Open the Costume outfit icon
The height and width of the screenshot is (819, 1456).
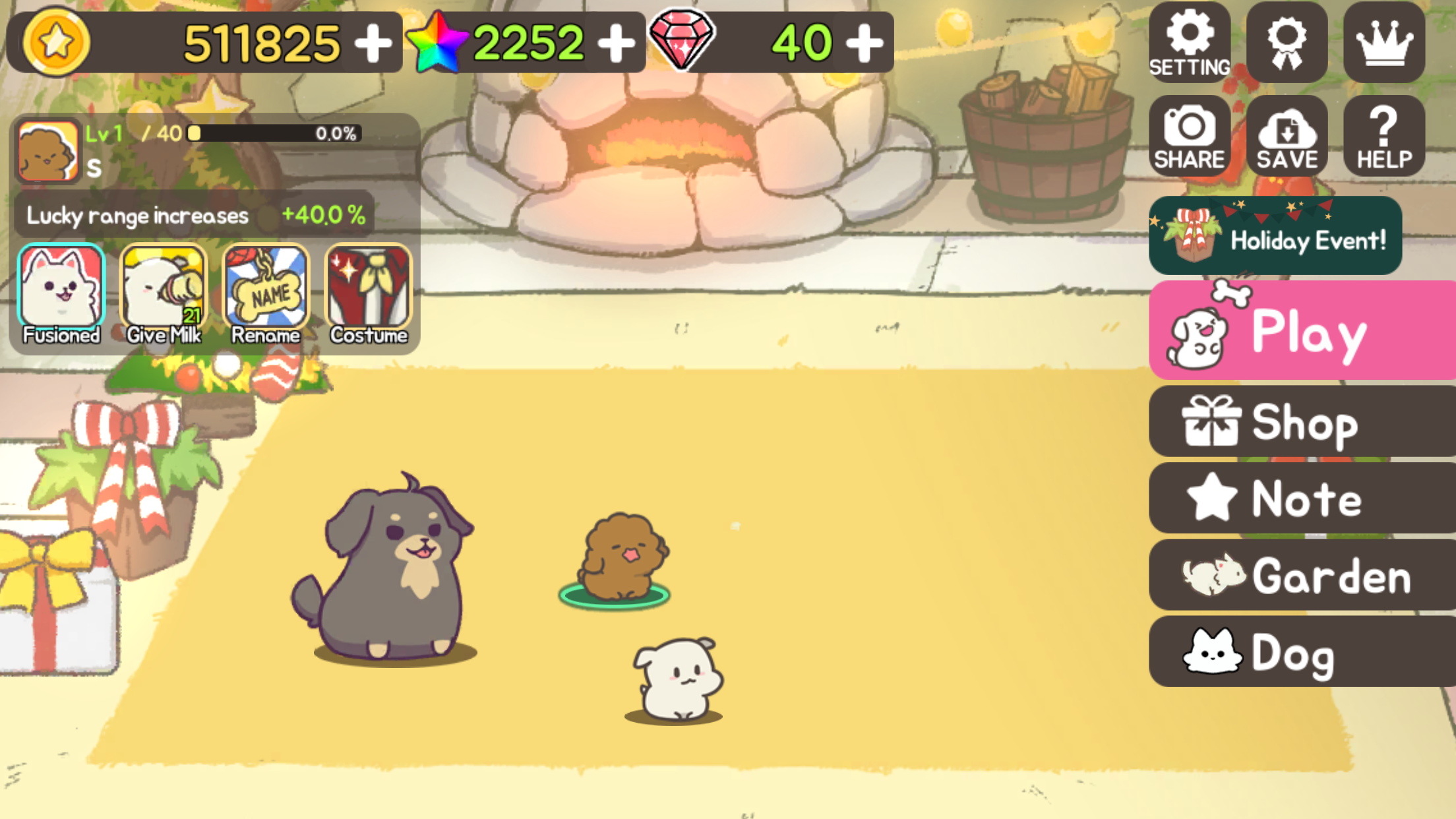click(x=369, y=287)
